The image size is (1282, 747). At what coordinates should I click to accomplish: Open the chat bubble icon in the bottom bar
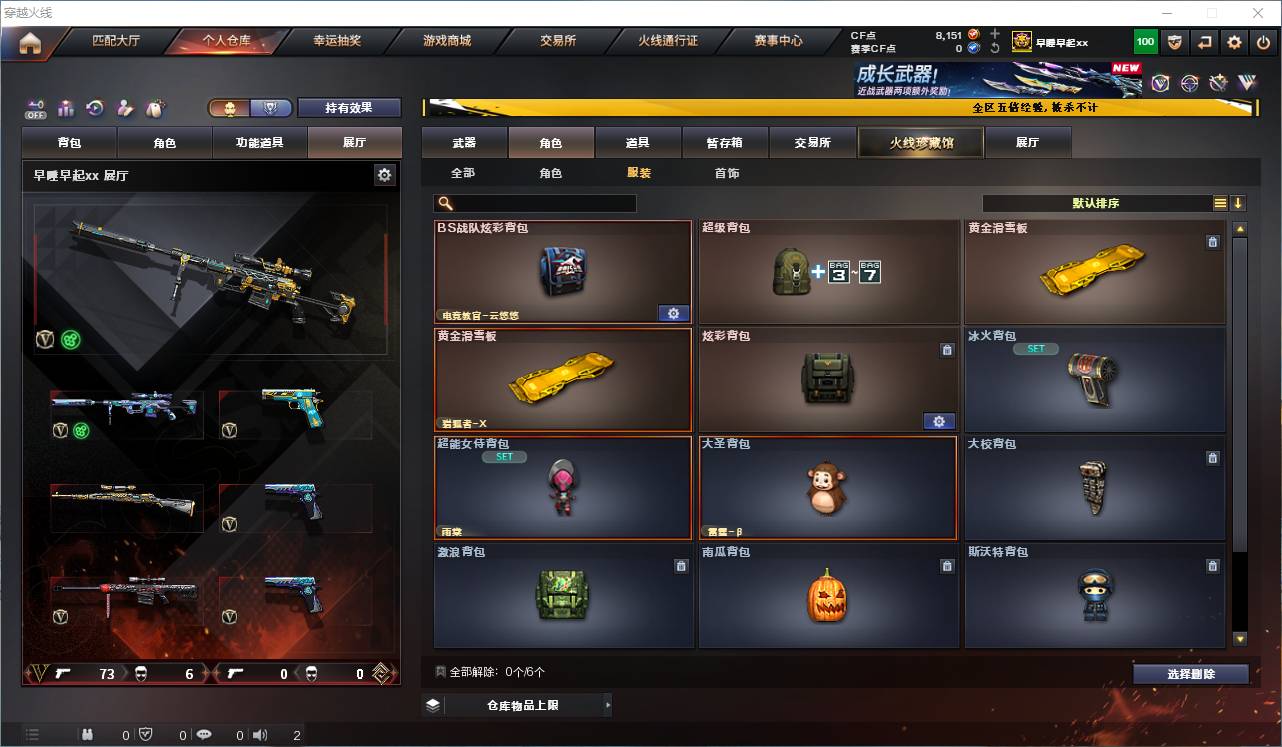[204, 734]
